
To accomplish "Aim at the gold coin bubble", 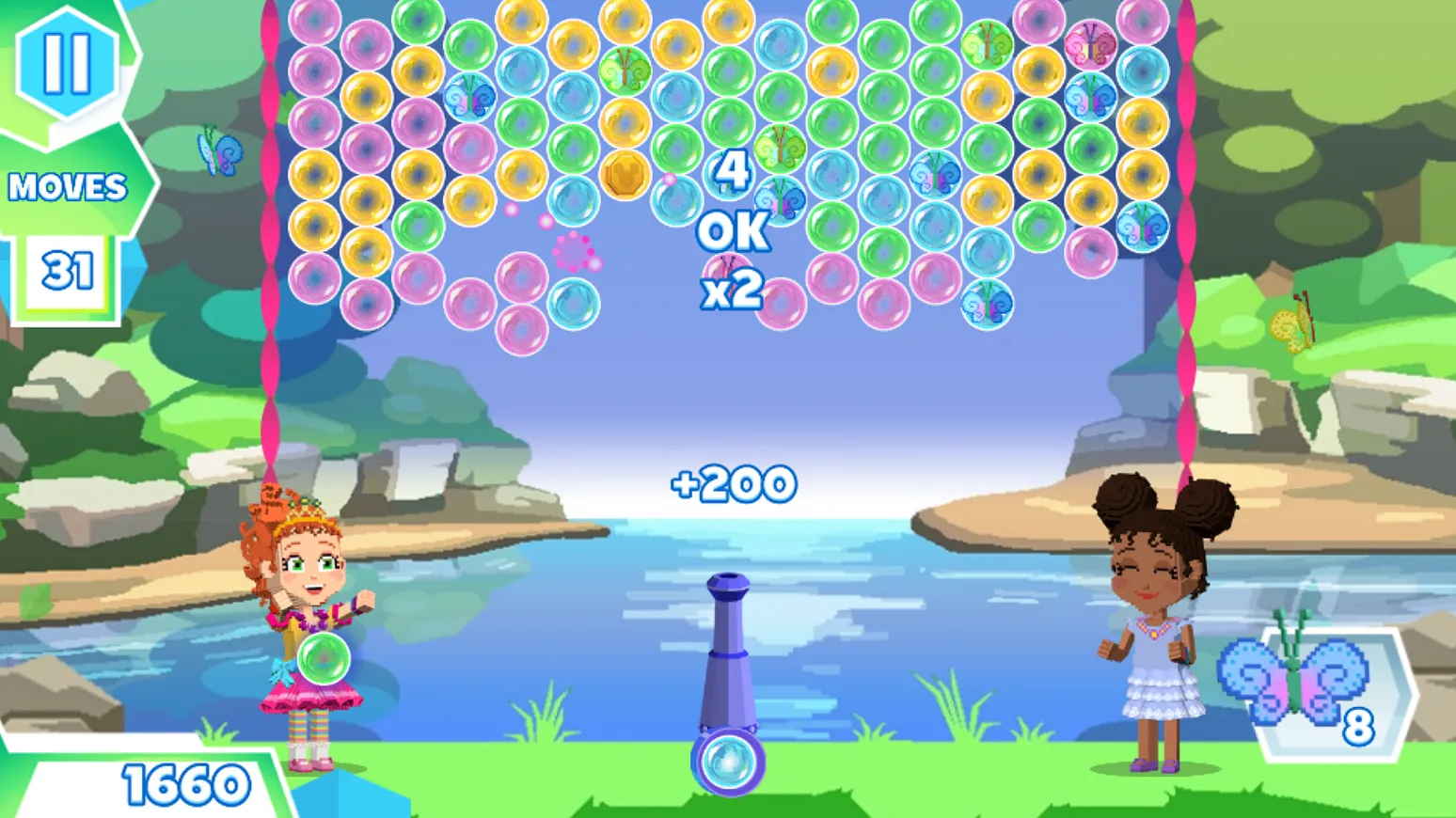I will click(x=625, y=175).
